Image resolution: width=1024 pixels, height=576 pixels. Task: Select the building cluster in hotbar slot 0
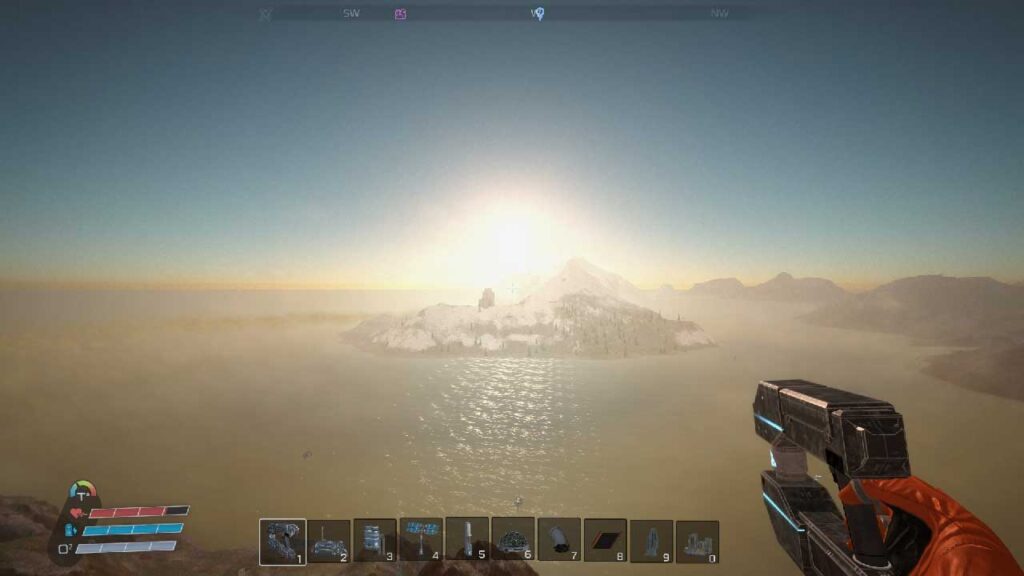click(697, 541)
